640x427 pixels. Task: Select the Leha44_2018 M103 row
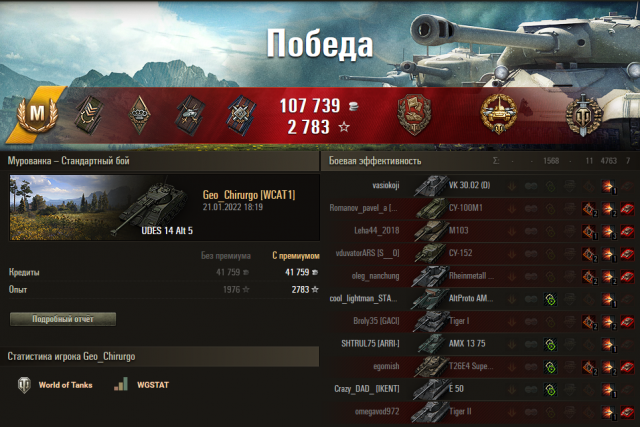pyautogui.click(x=480, y=230)
